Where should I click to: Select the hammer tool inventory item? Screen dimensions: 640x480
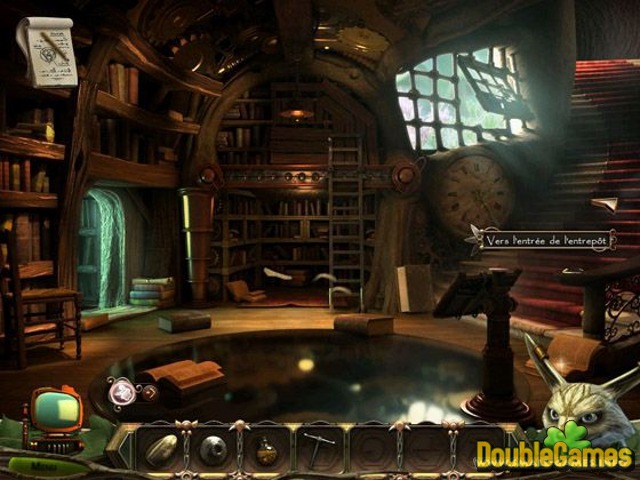point(318,450)
